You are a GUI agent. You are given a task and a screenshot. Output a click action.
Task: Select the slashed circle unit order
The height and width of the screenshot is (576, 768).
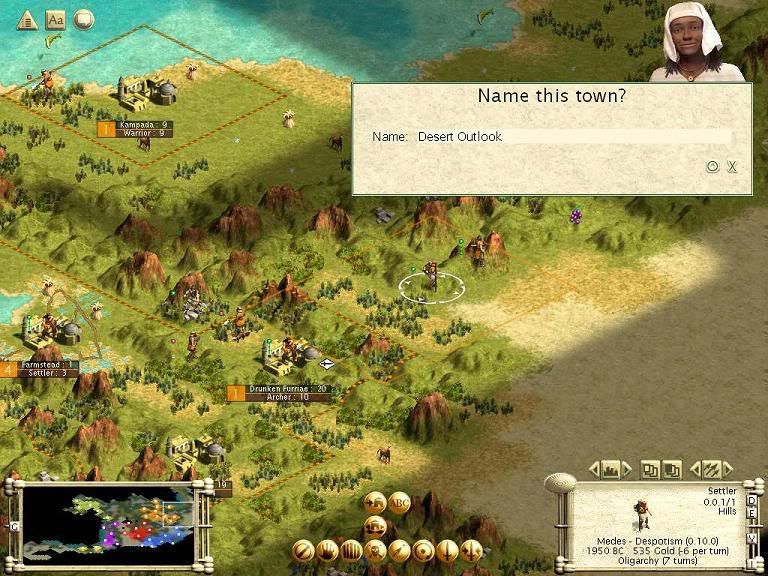tap(303, 550)
